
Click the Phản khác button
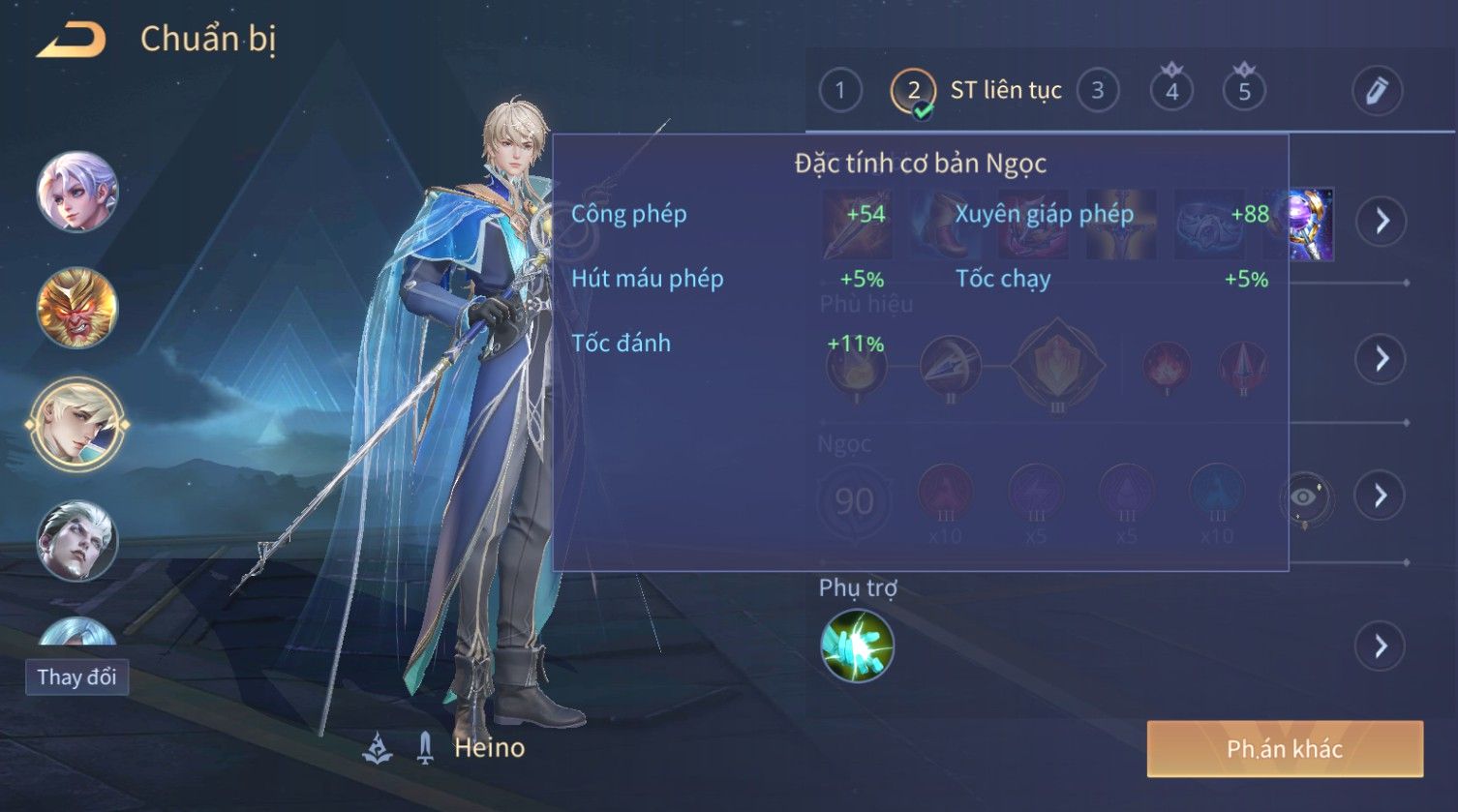1285,748
